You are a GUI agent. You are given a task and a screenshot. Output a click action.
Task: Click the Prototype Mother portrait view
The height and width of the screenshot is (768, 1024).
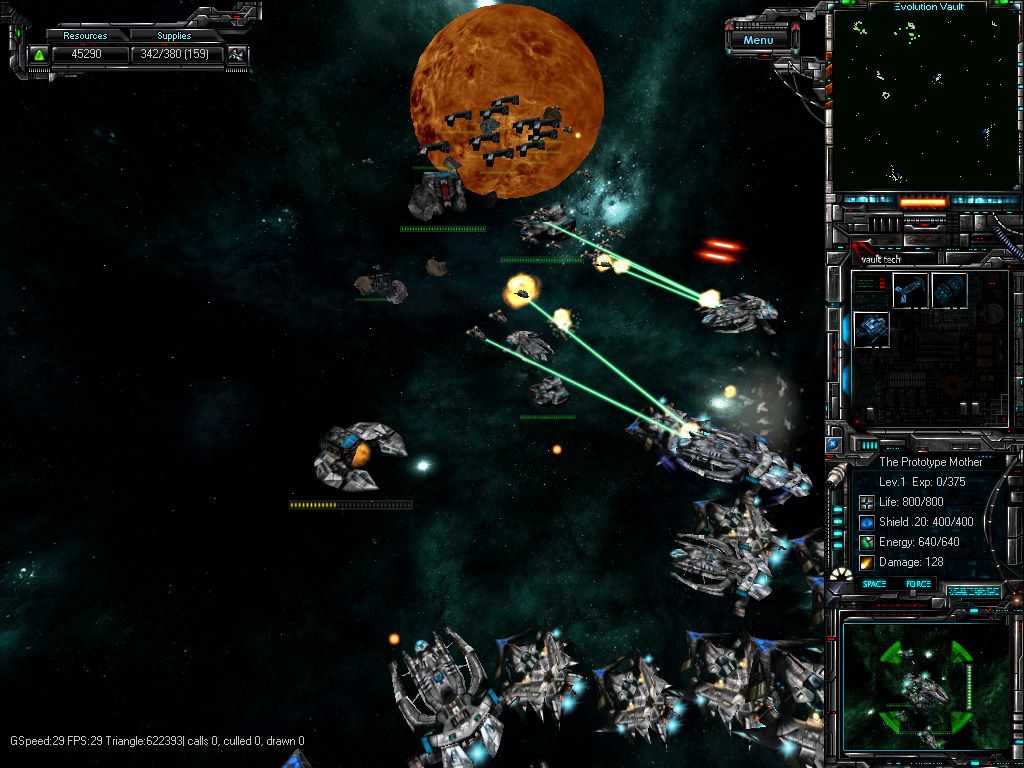(925, 686)
